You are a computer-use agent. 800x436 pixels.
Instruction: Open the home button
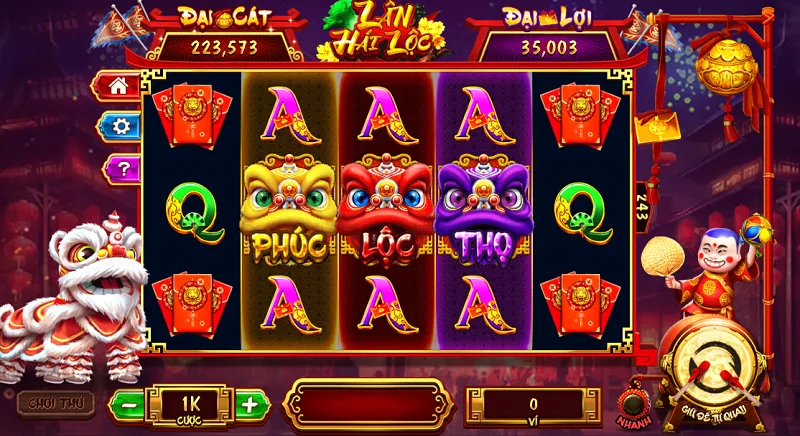pyautogui.click(x=119, y=86)
